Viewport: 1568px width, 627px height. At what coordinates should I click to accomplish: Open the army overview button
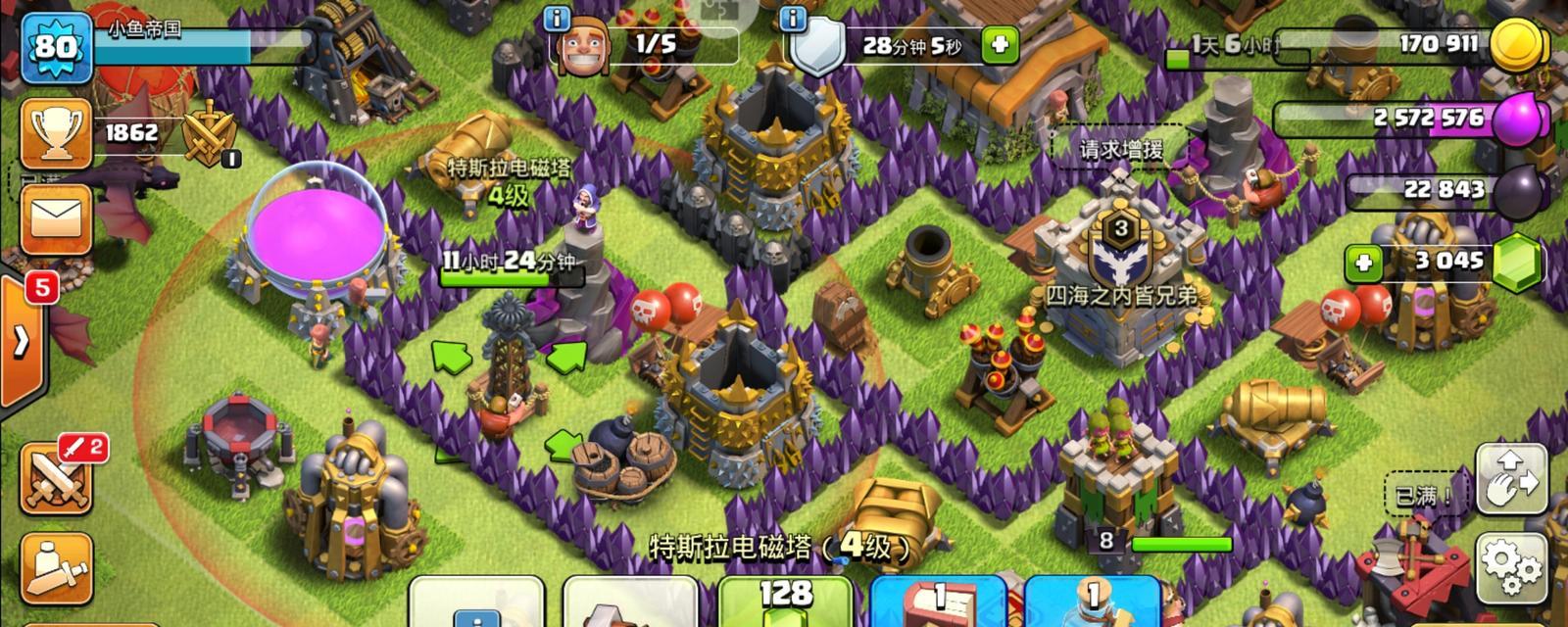tap(56, 568)
